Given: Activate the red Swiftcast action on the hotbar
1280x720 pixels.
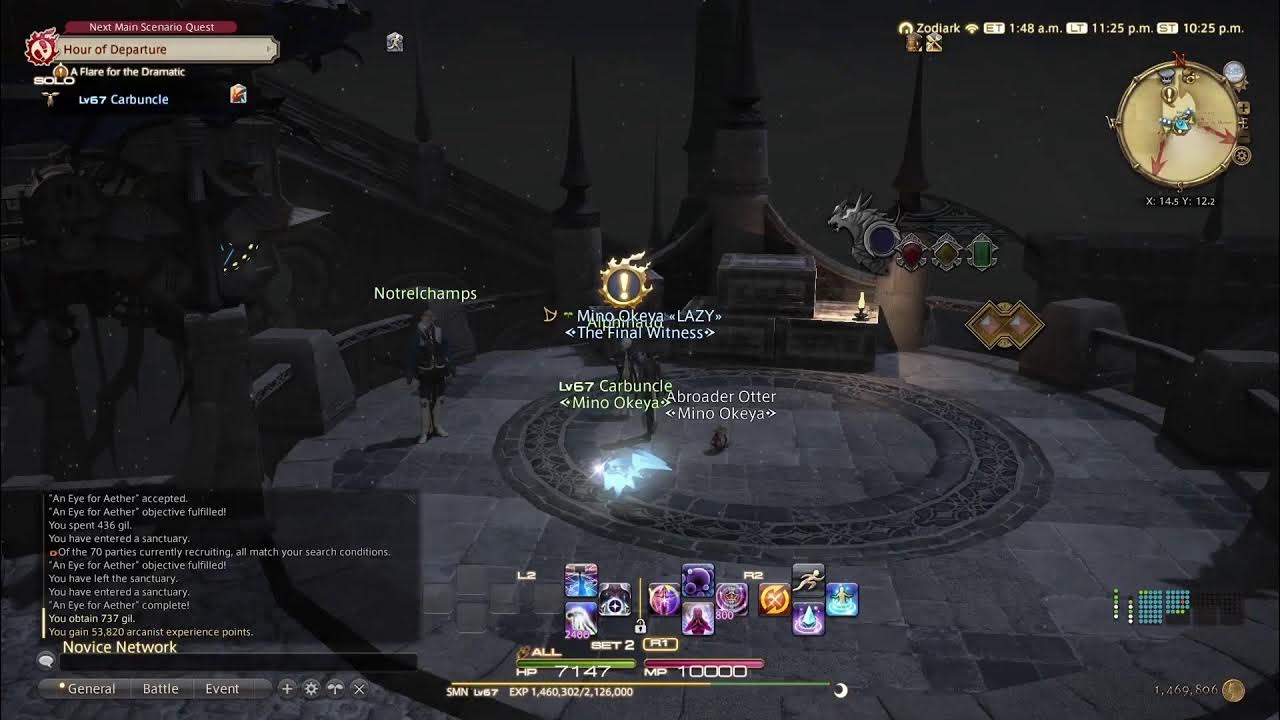Looking at the screenshot, I should (x=772, y=598).
